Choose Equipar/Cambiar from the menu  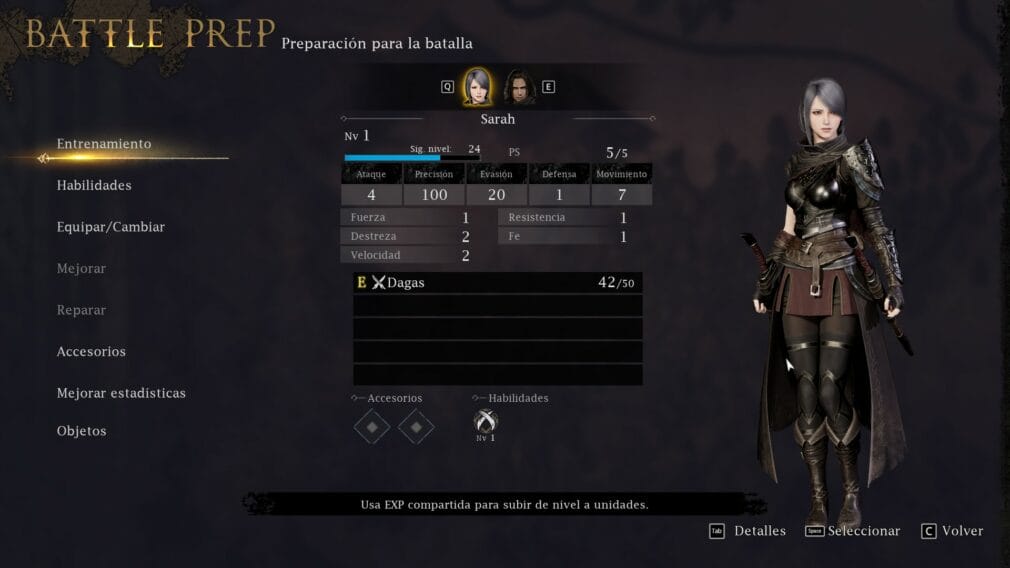pyautogui.click(x=111, y=227)
